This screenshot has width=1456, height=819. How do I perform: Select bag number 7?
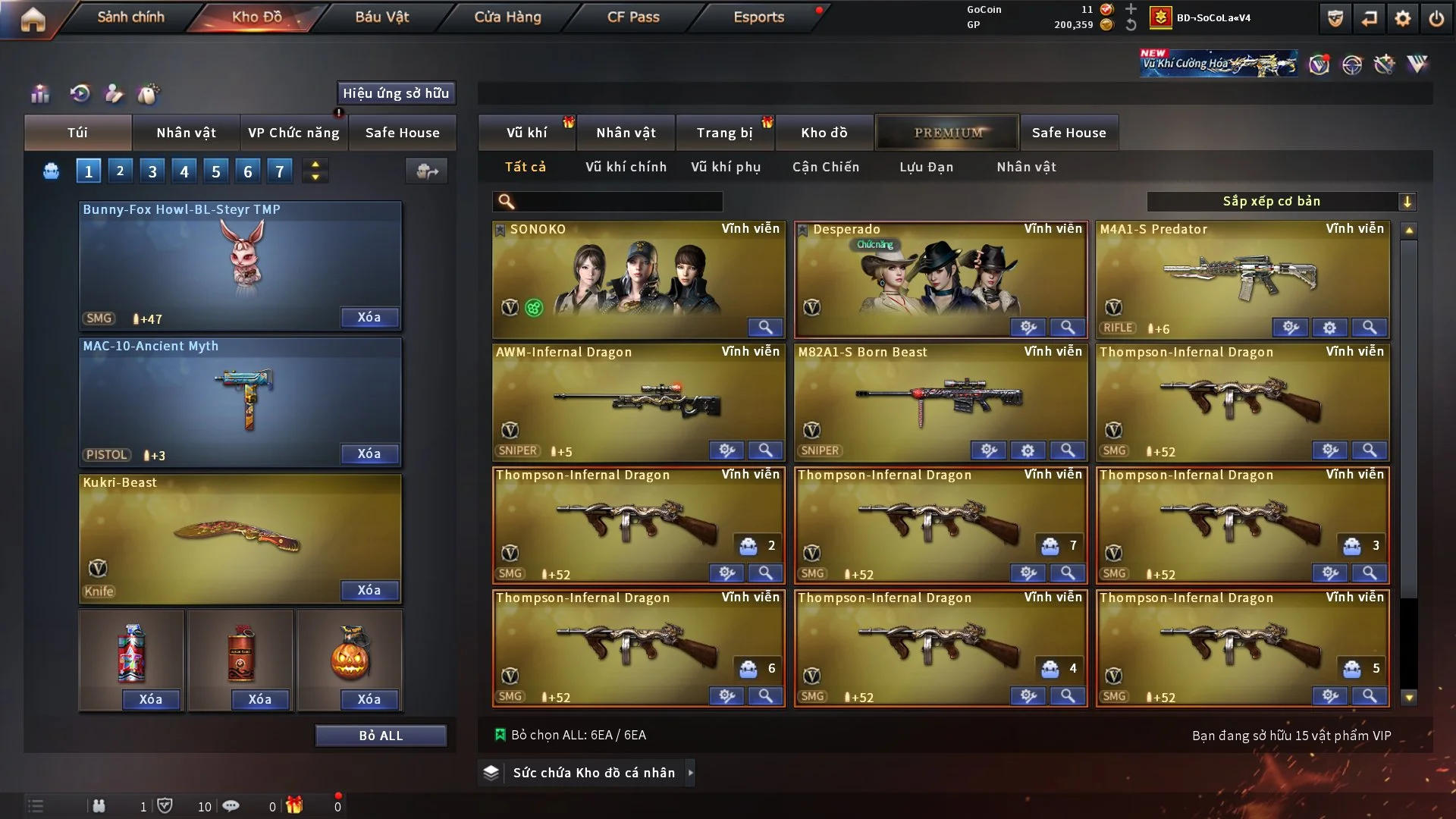pyautogui.click(x=280, y=171)
